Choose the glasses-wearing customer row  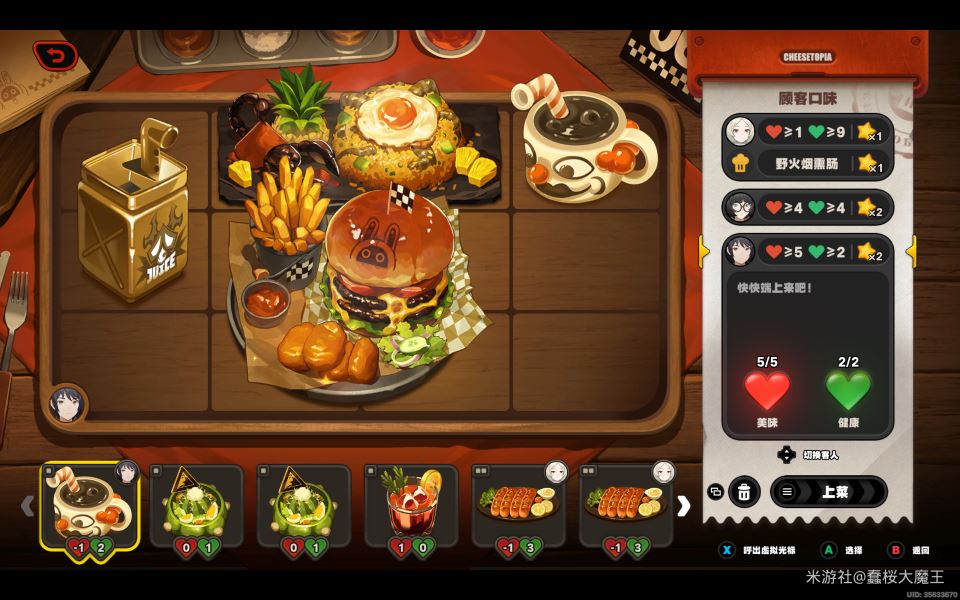(x=807, y=207)
